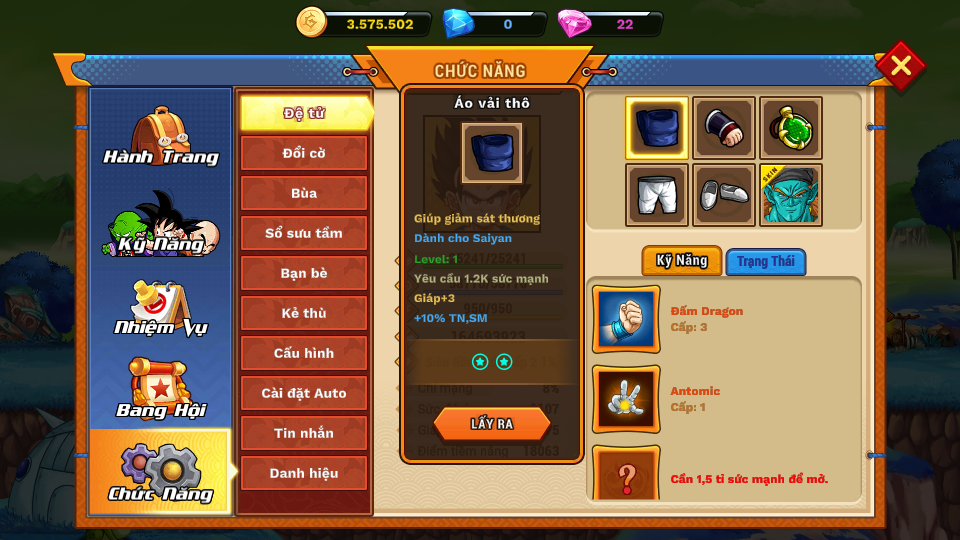Switch to the Trạng Thái tab
The image size is (960, 540).
coord(765,262)
